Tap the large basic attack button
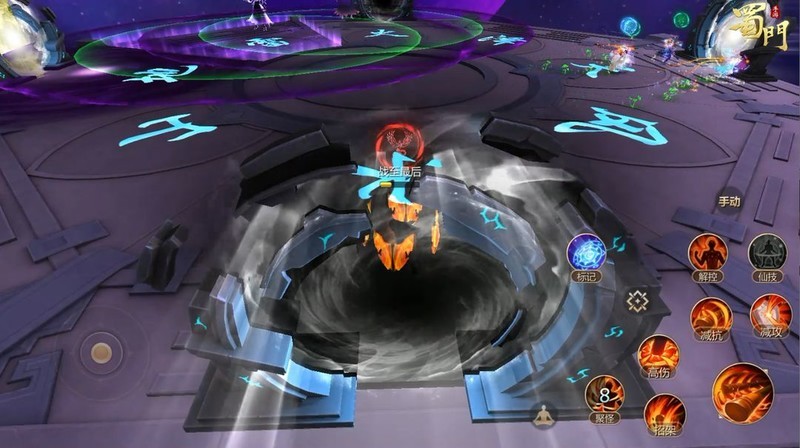Screen dimensions: 800x448 (x=742, y=393)
